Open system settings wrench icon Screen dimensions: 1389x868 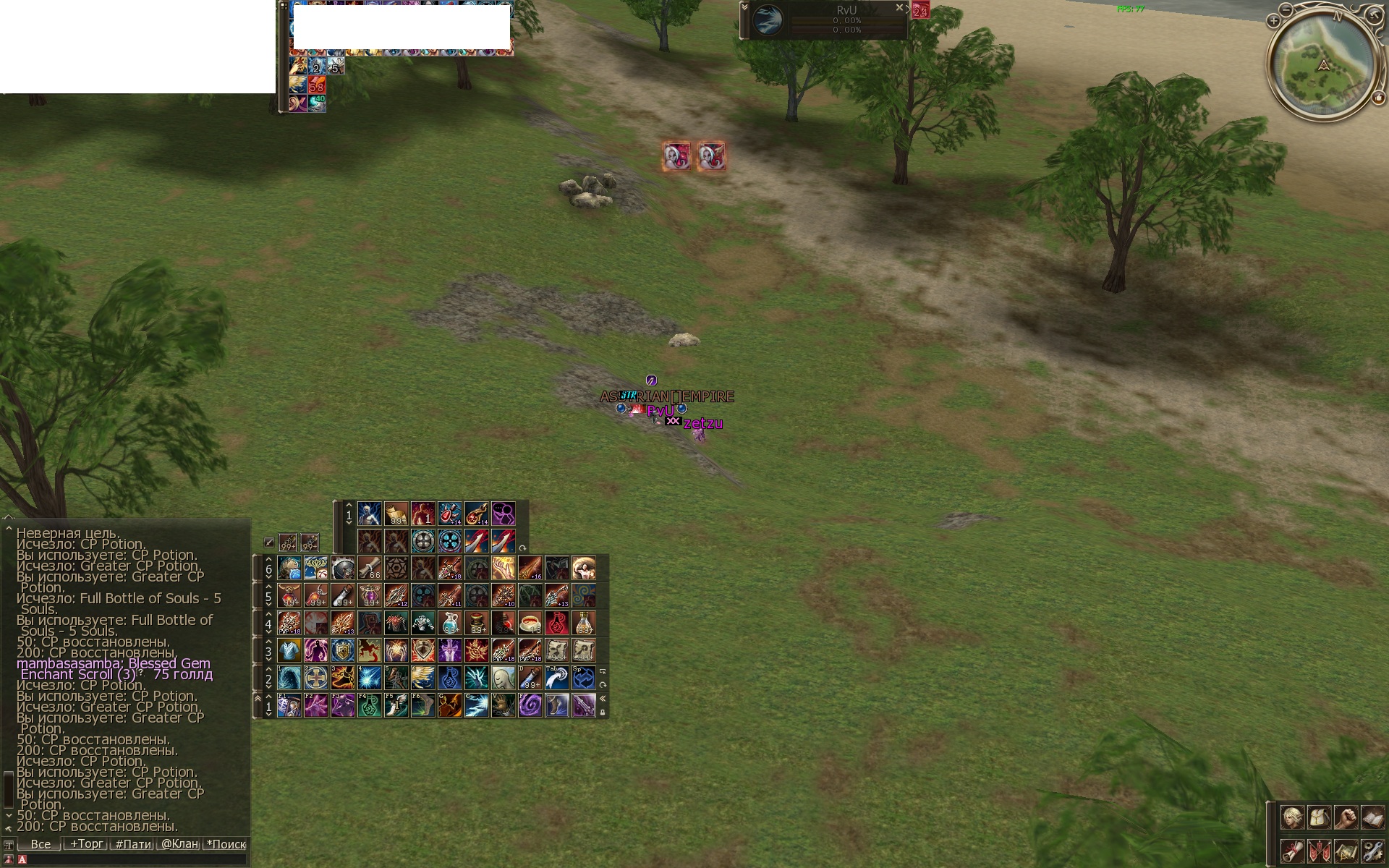(x=1372, y=851)
